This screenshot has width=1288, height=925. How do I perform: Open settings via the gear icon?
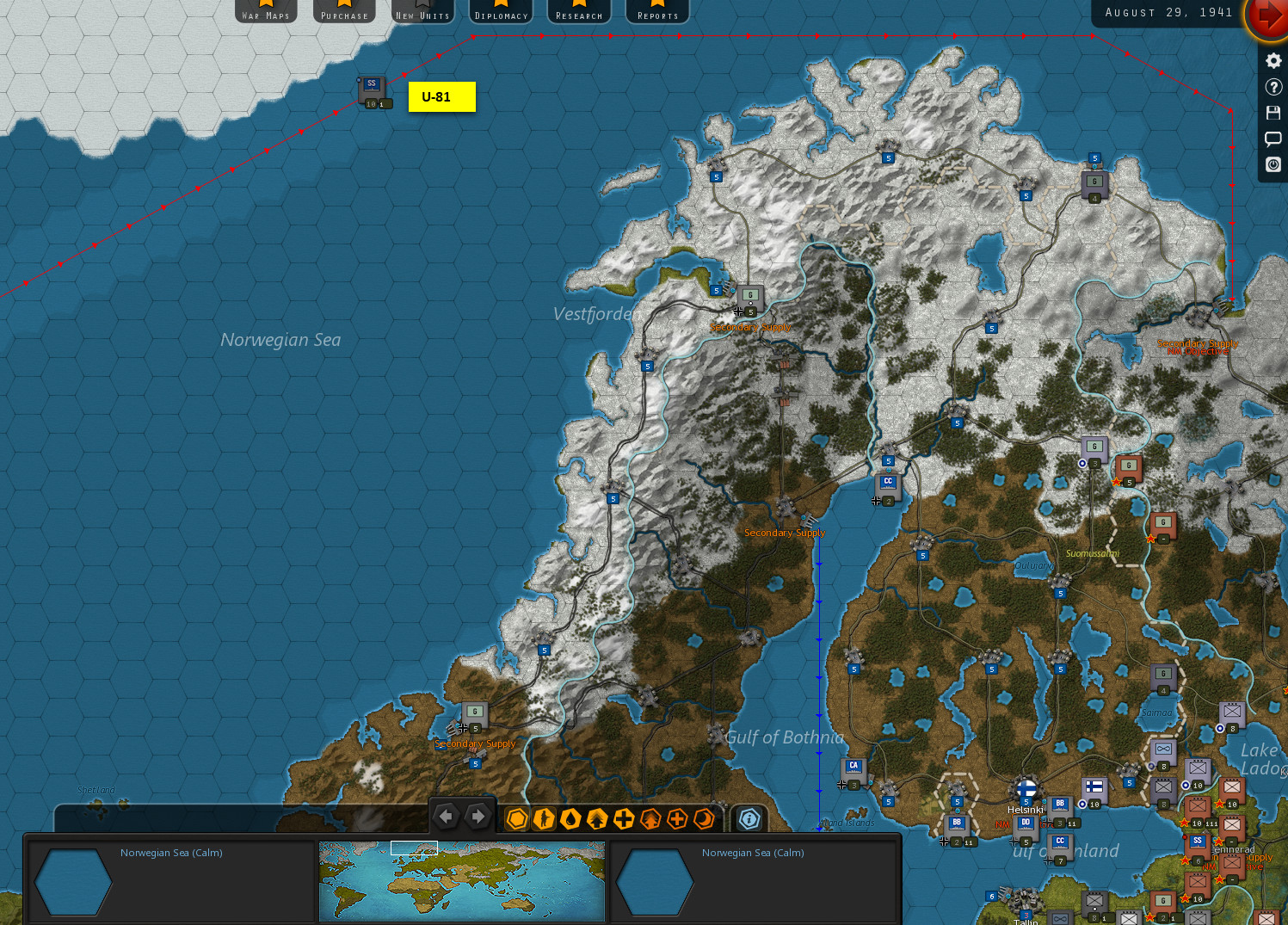[1273, 61]
